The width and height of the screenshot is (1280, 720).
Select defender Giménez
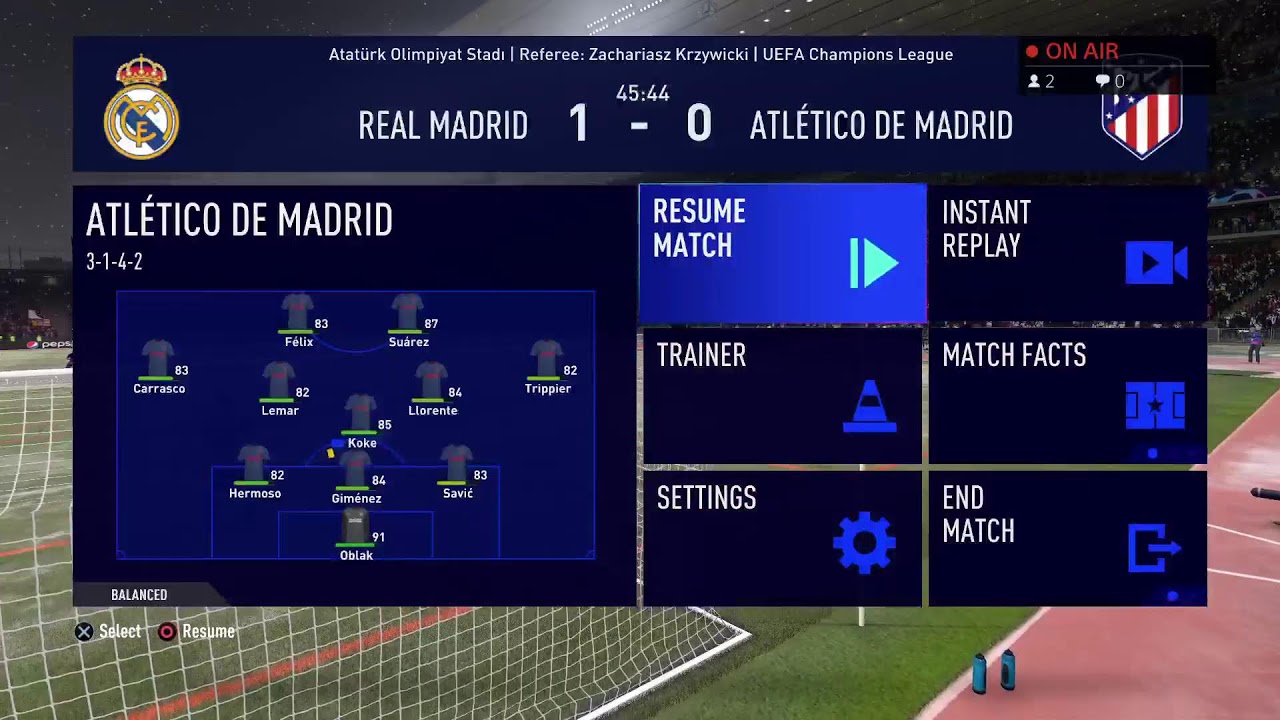click(356, 474)
